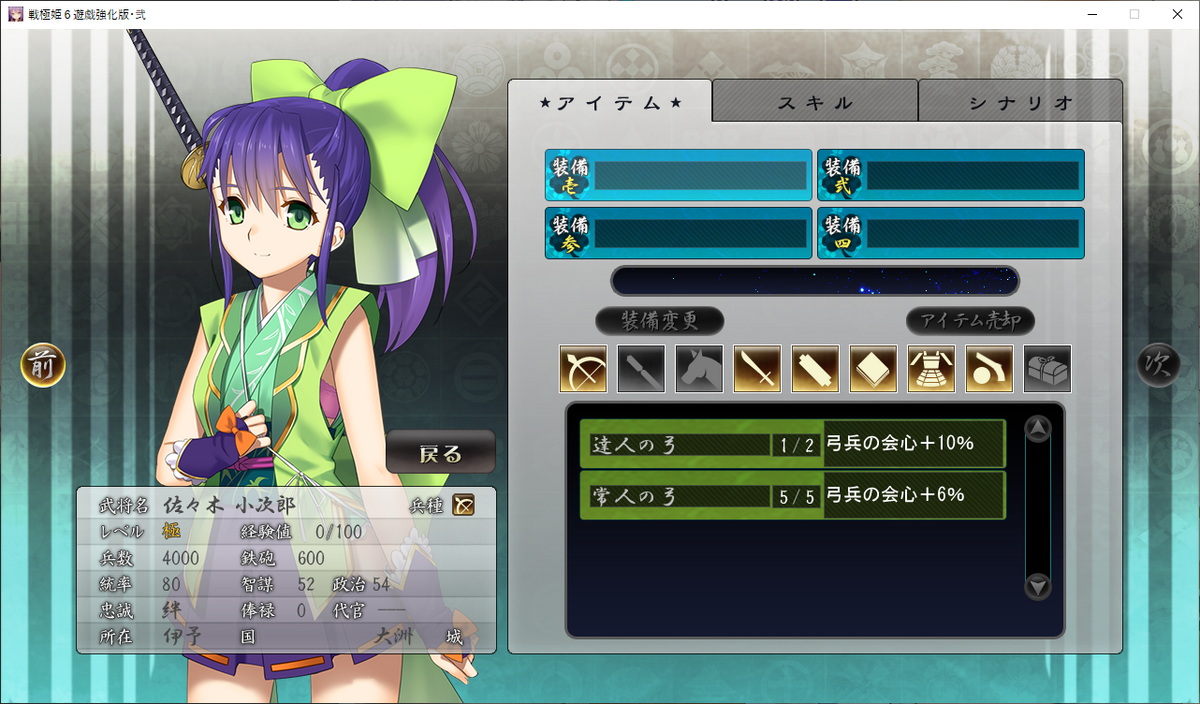
Task: Minimize the game window
Action: click(x=1087, y=14)
